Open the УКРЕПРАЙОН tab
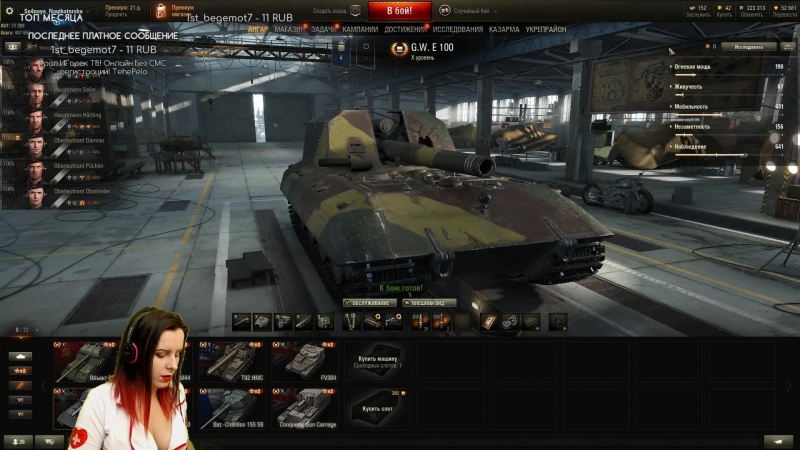This screenshot has height=450, width=800. click(546, 30)
